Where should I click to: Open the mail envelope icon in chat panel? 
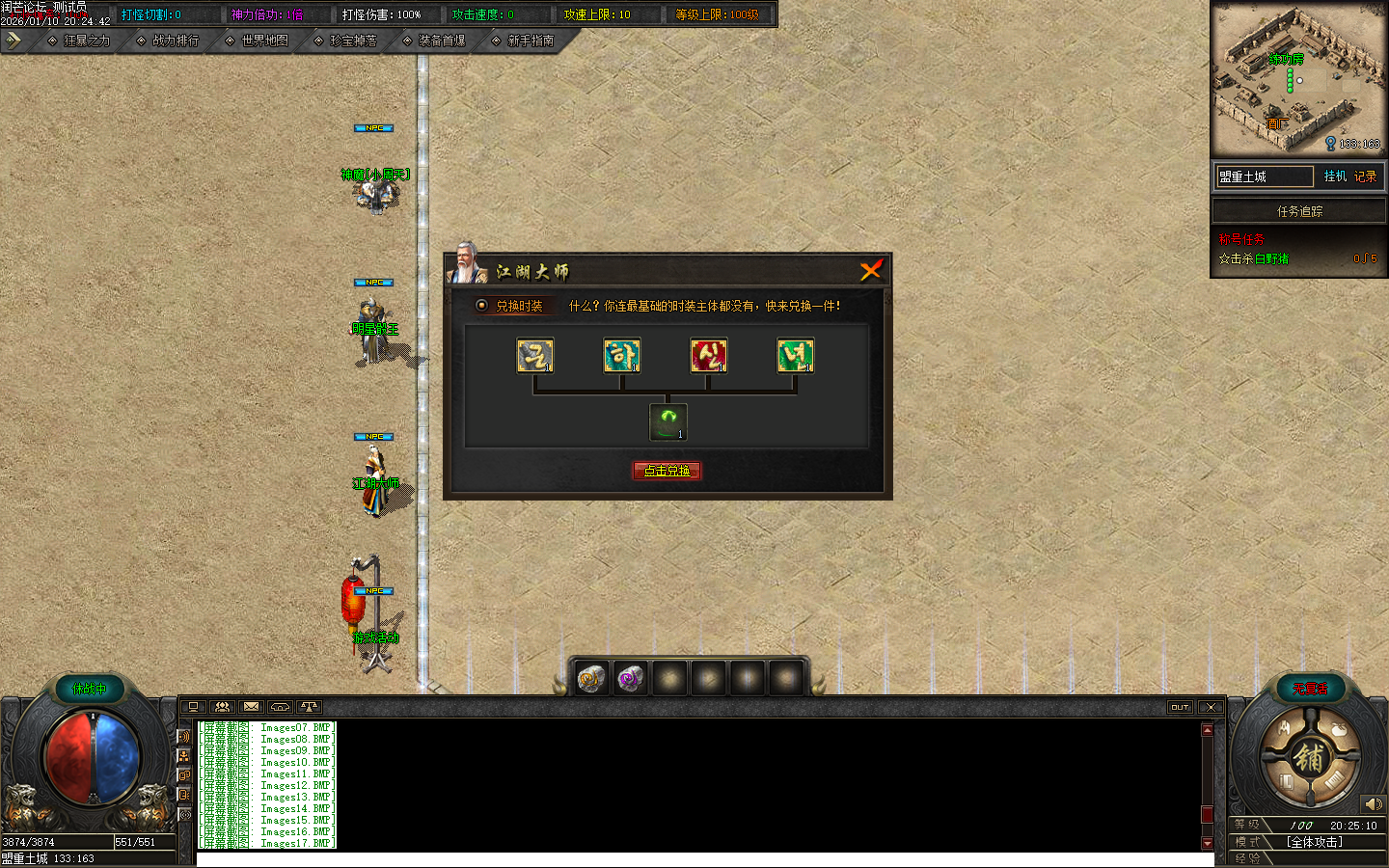(251, 707)
